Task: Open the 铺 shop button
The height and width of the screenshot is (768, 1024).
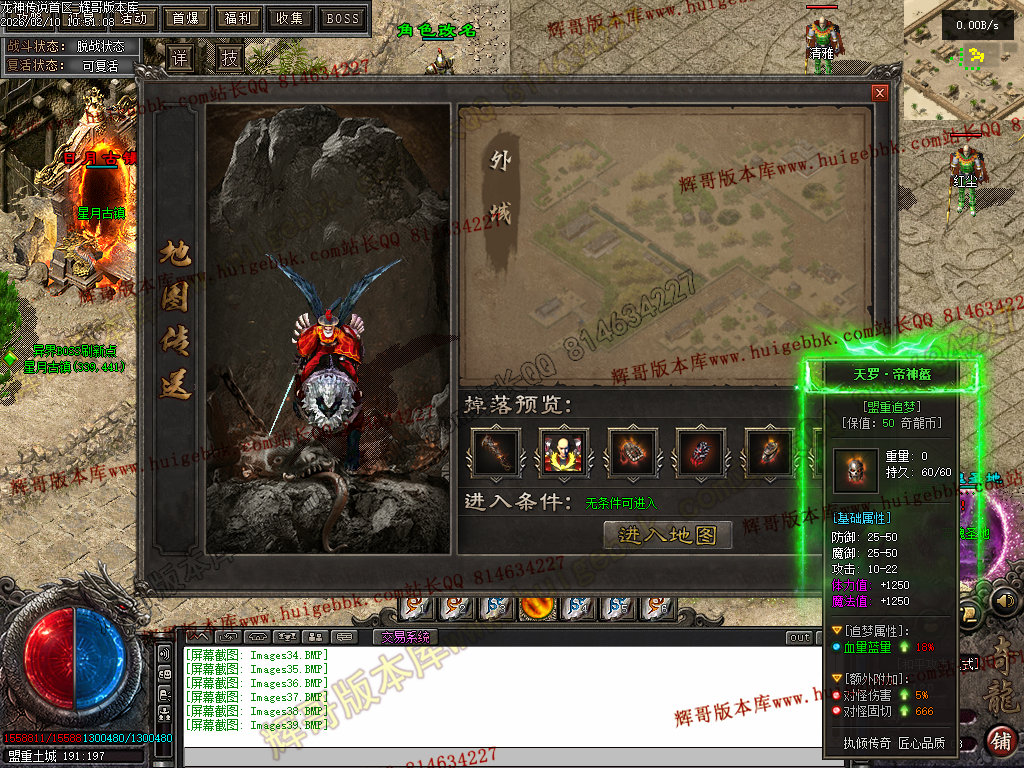Action: point(1000,741)
